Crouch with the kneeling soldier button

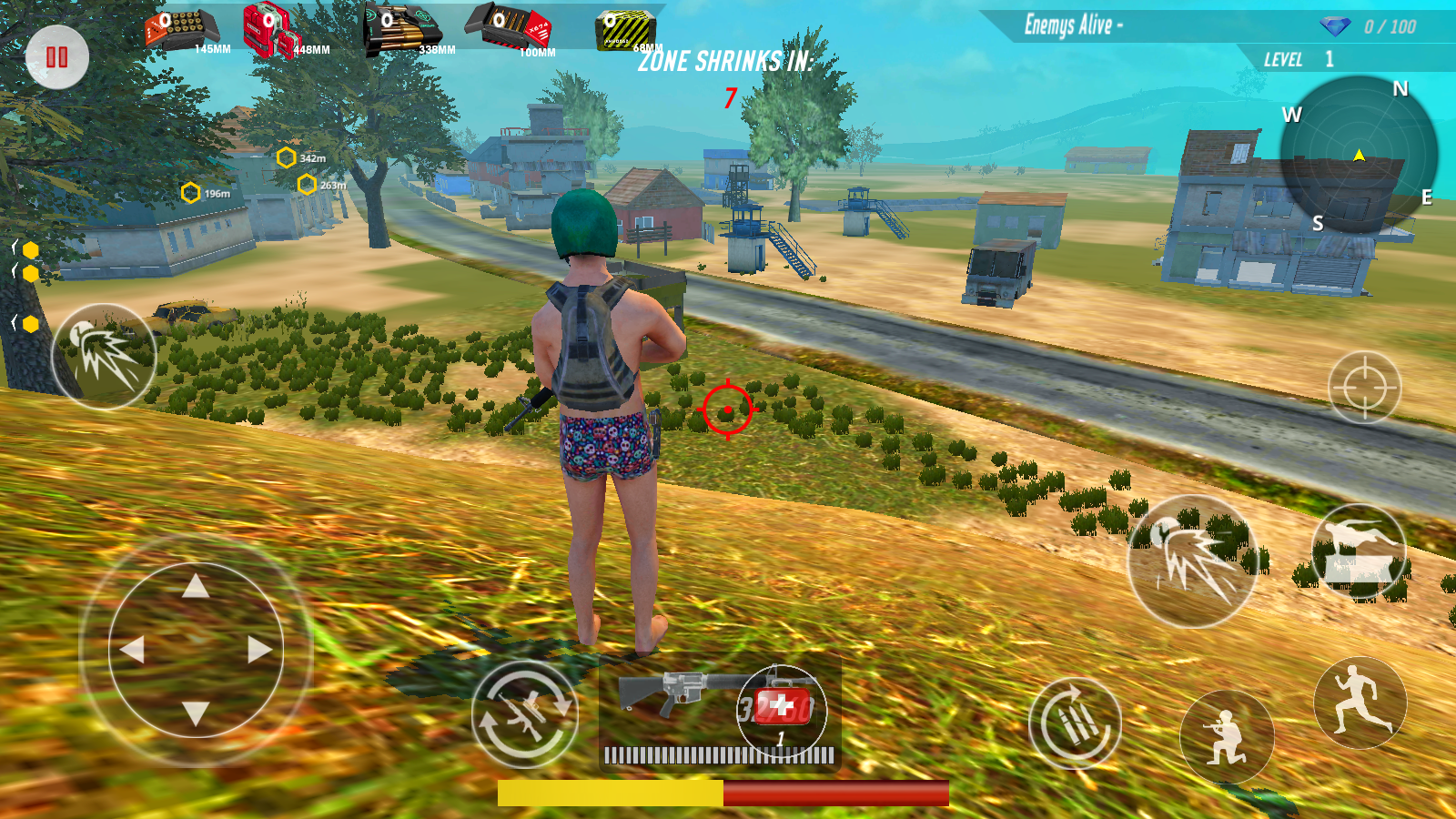tap(1226, 736)
